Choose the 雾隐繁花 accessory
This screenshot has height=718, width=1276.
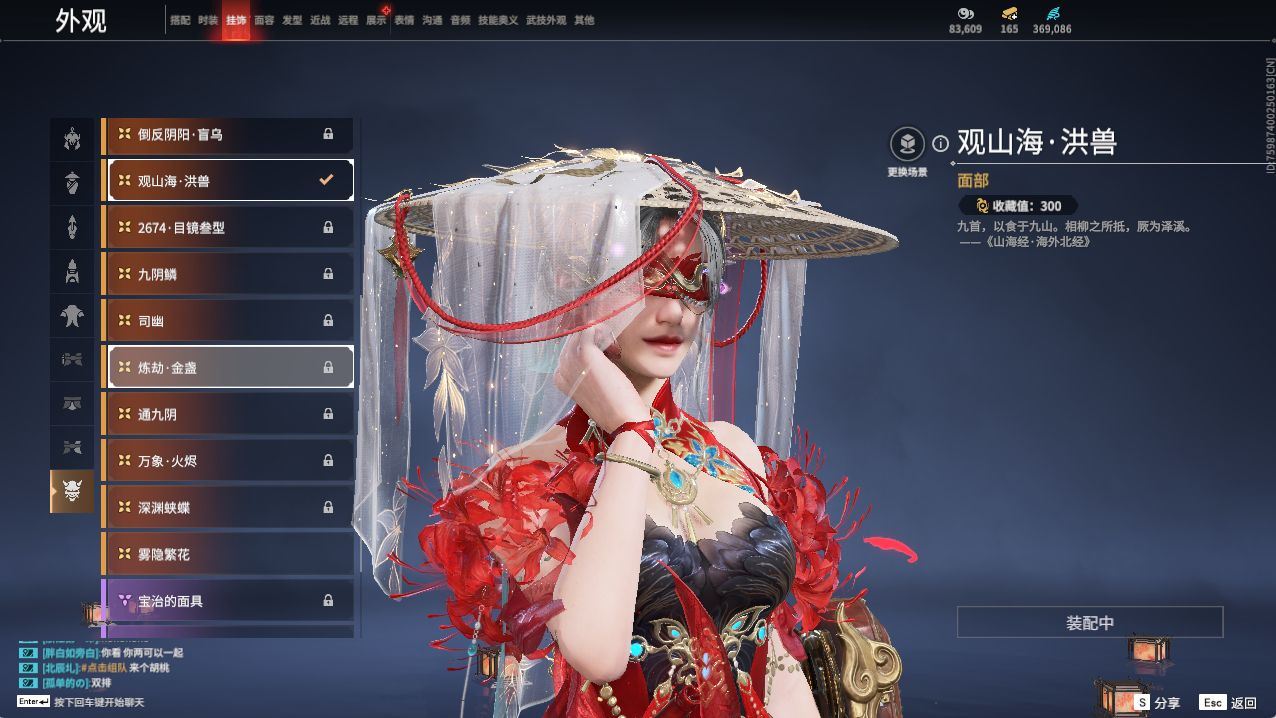(230, 554)
